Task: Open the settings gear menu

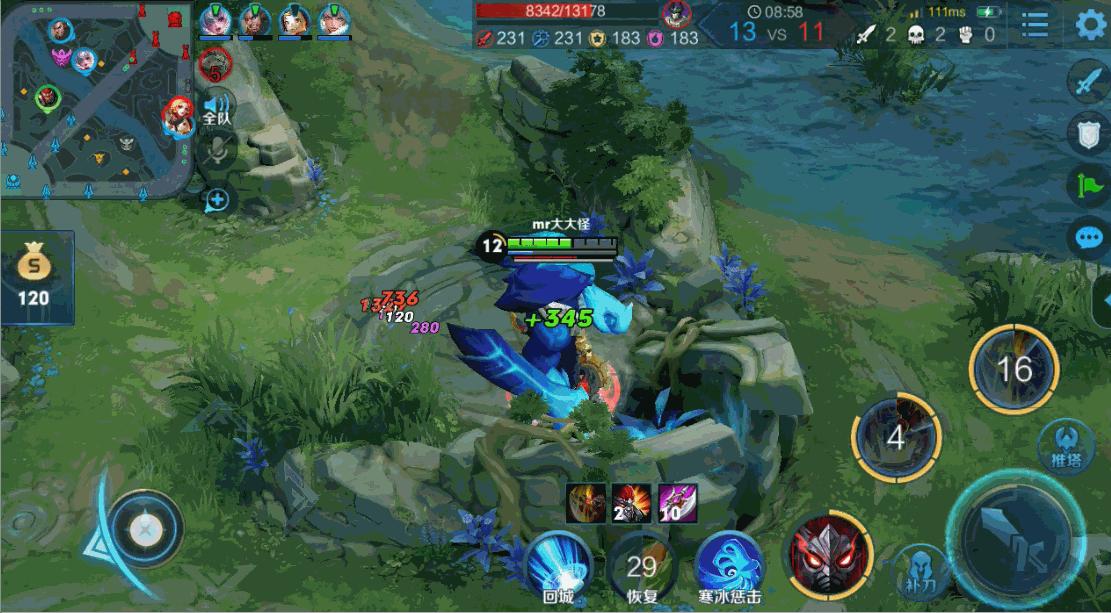Action: (x=1090, y=24)
